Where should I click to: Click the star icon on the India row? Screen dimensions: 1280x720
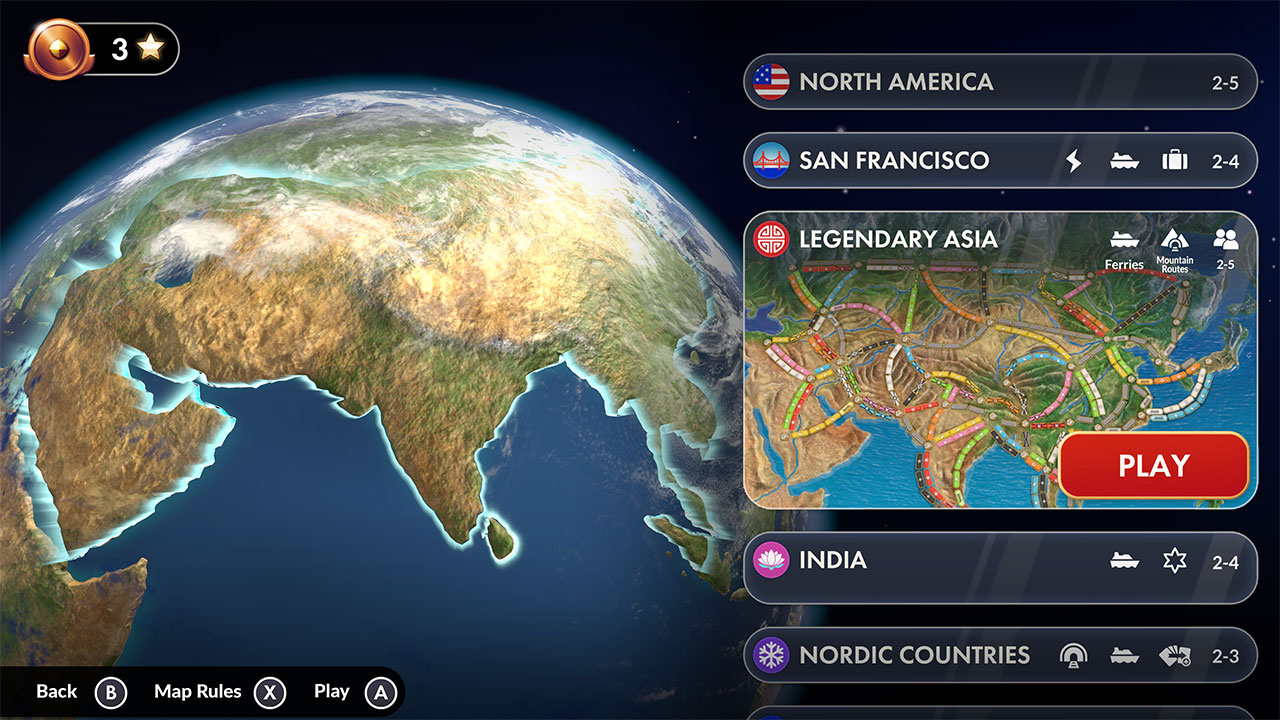[1174, 561]
